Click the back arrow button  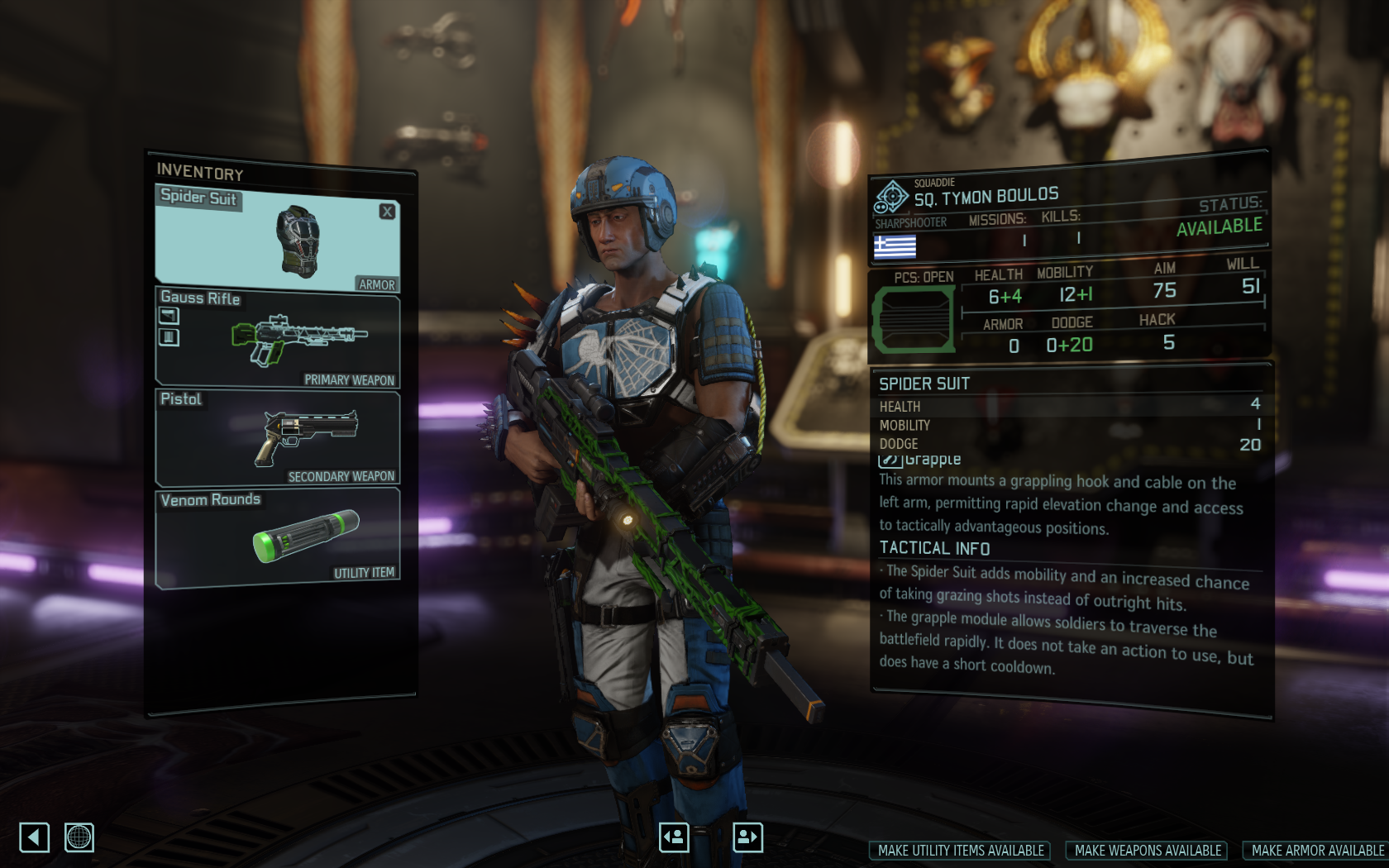34,837
